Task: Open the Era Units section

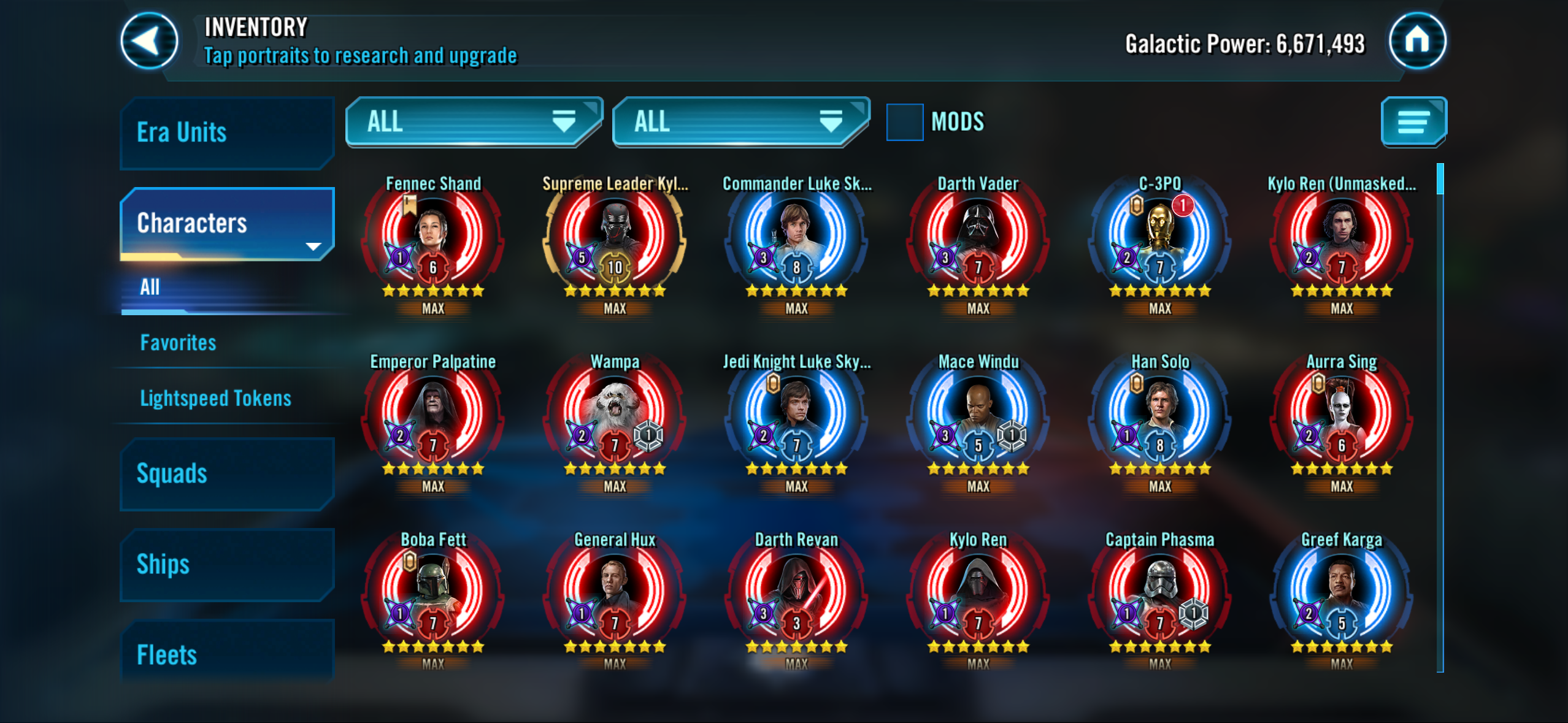Action: pos(227,132)
